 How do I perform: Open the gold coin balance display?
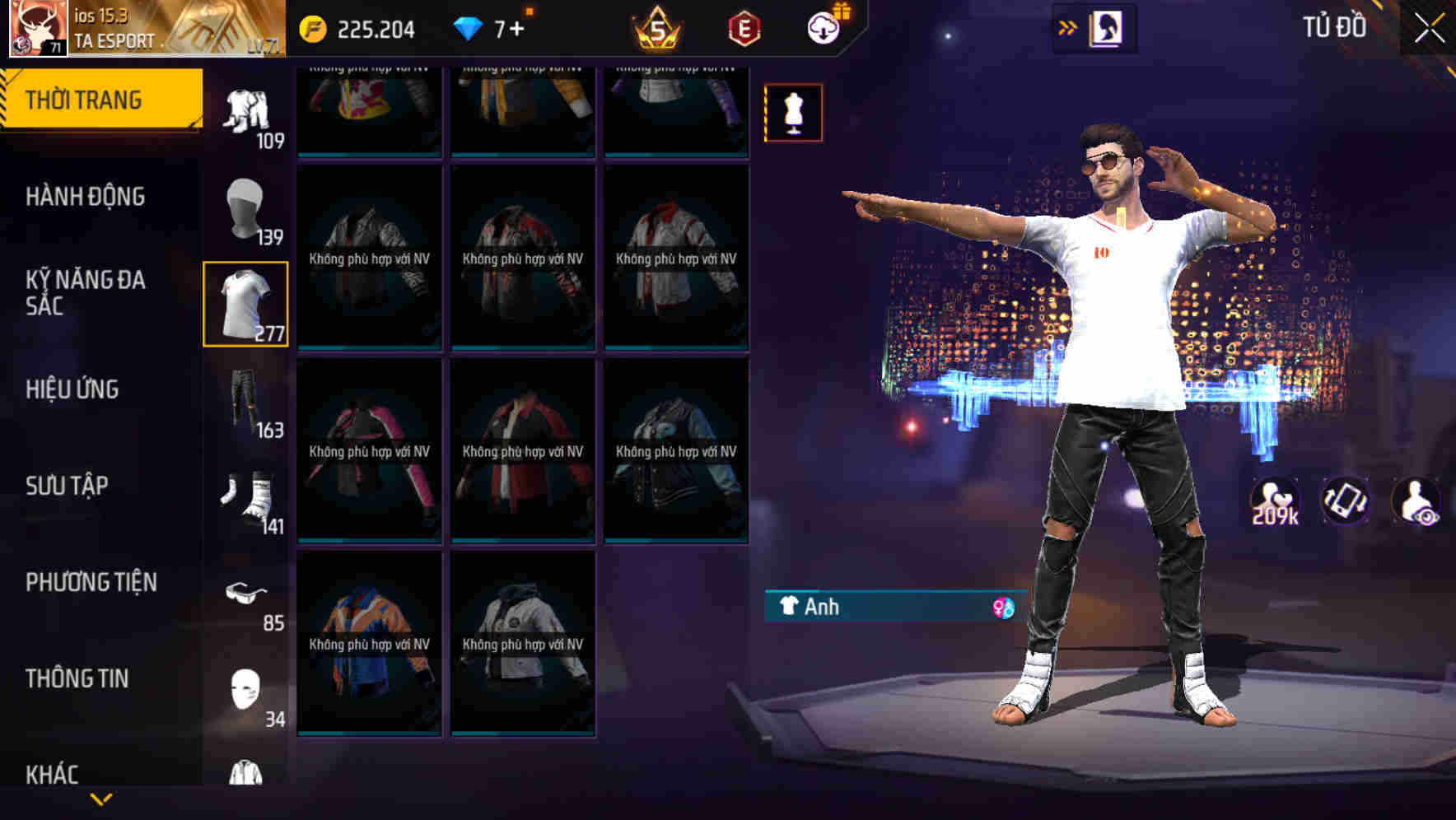click(x=346, y=28)
